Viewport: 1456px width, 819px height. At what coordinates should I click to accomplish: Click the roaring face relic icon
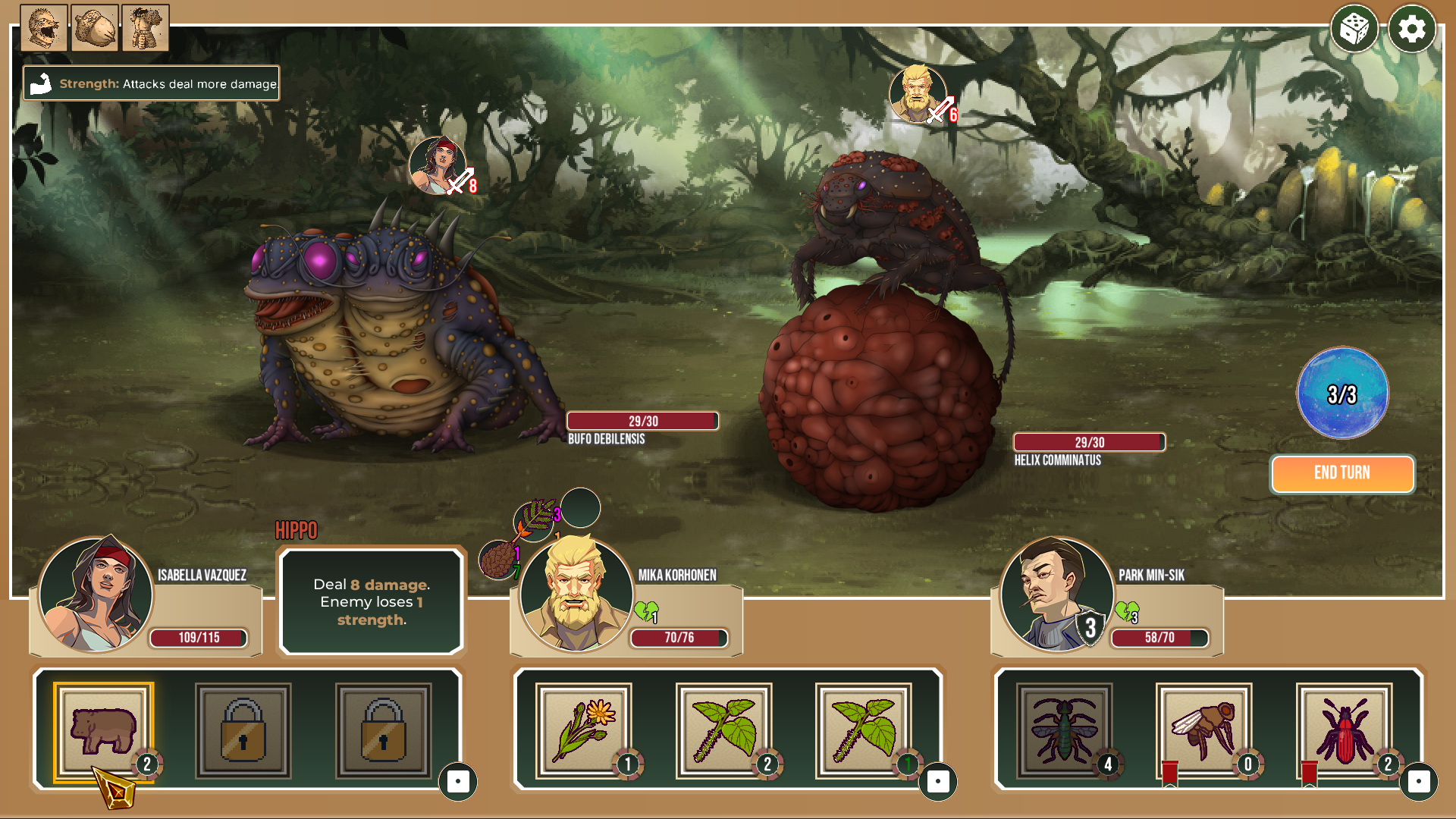tap(44, 28)
